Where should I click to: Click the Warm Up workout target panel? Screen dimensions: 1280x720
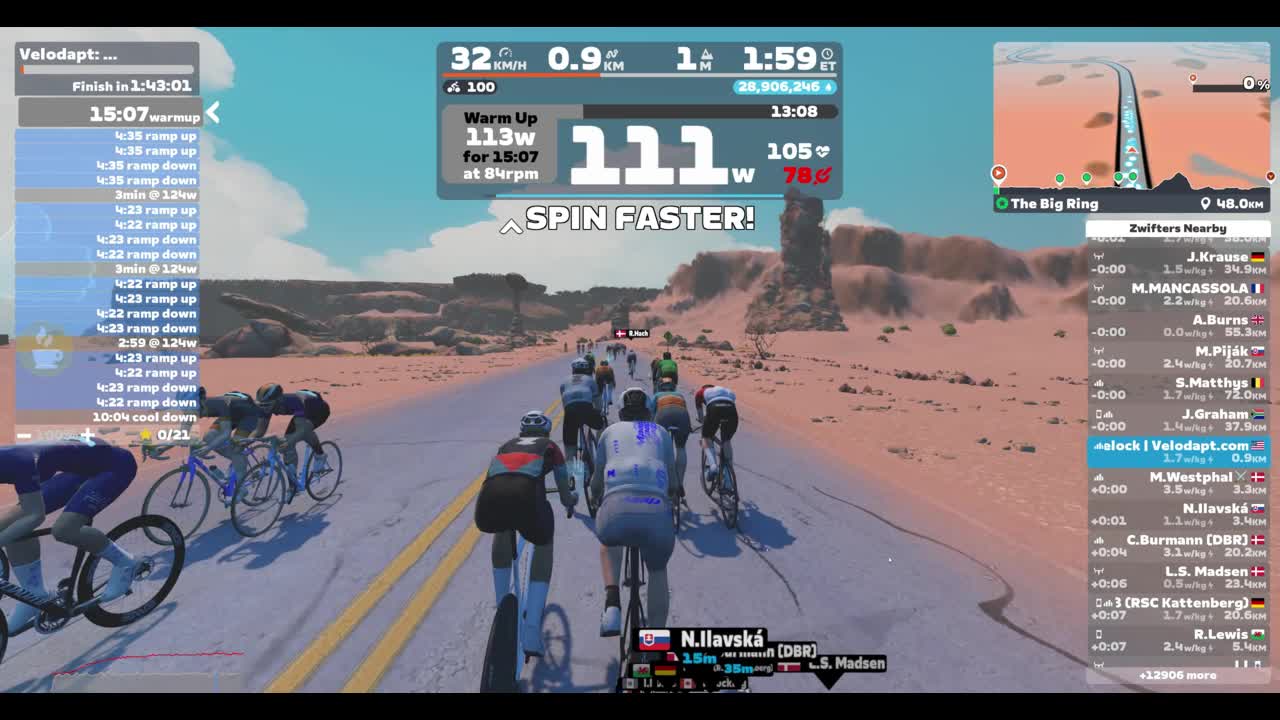[501, 145]
